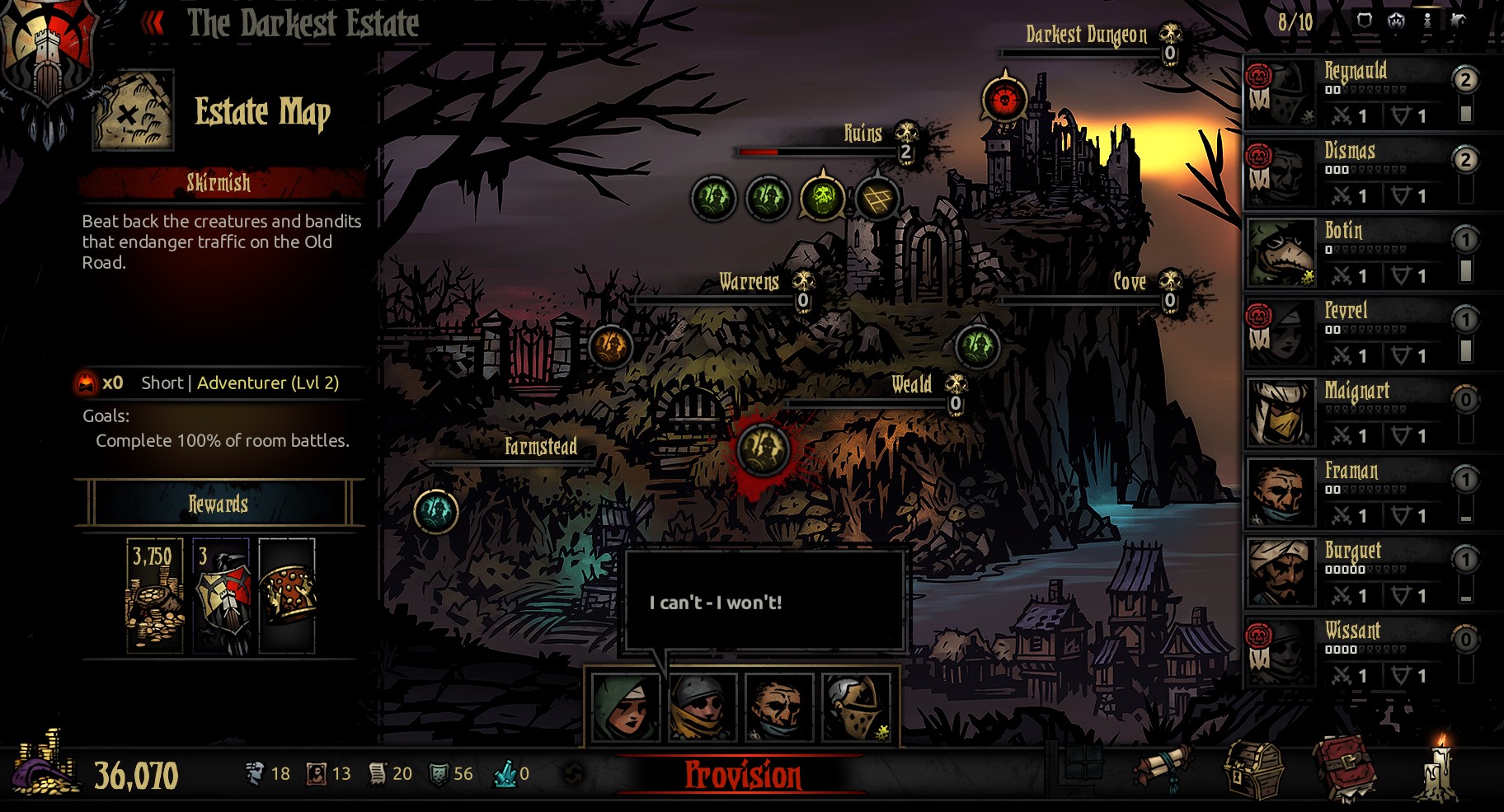
Task: Select the Darkest Dungeon red mission marker
Action: coord(1004,100)
